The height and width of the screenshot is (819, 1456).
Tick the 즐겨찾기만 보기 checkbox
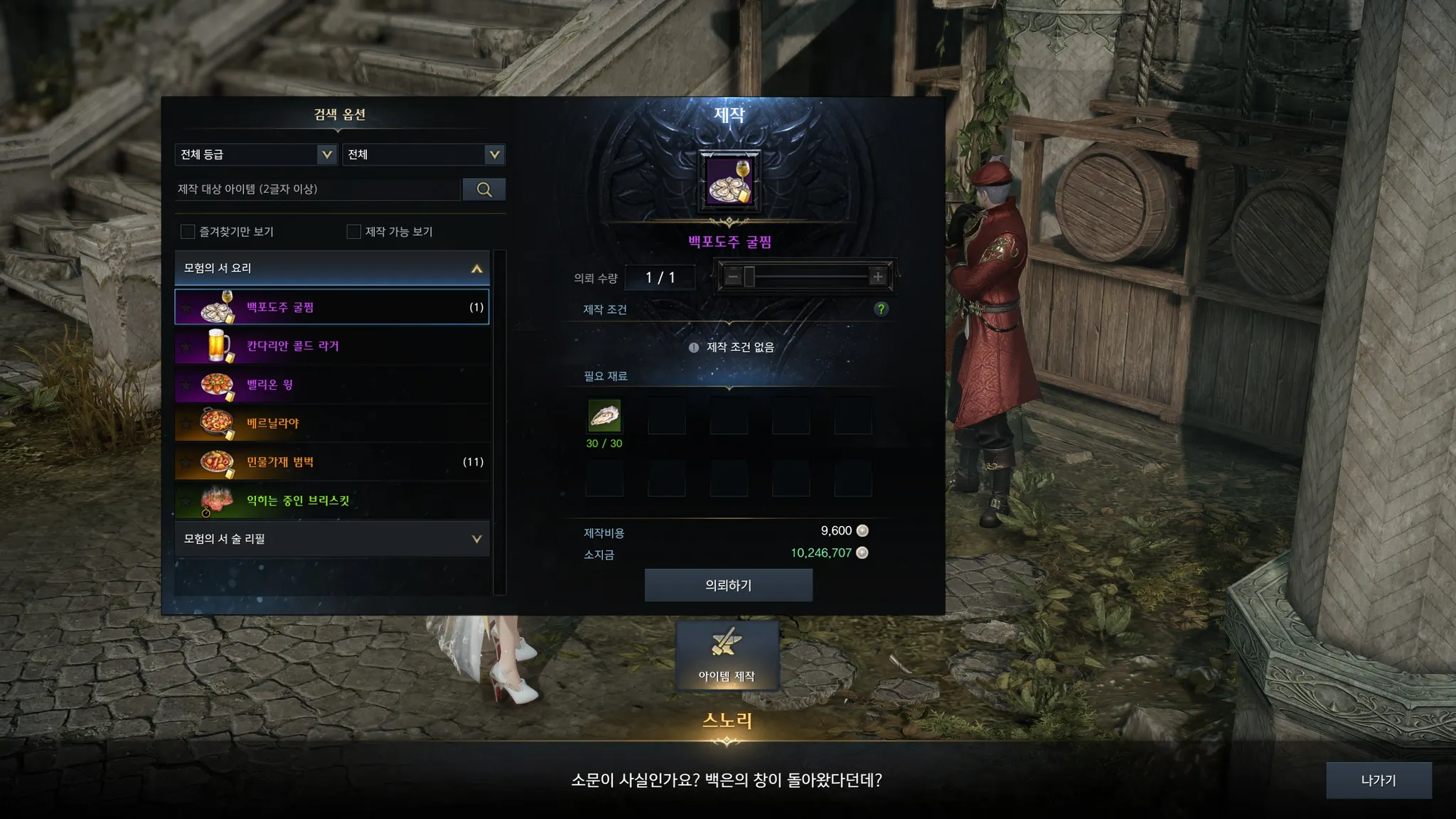coord(188,232)
